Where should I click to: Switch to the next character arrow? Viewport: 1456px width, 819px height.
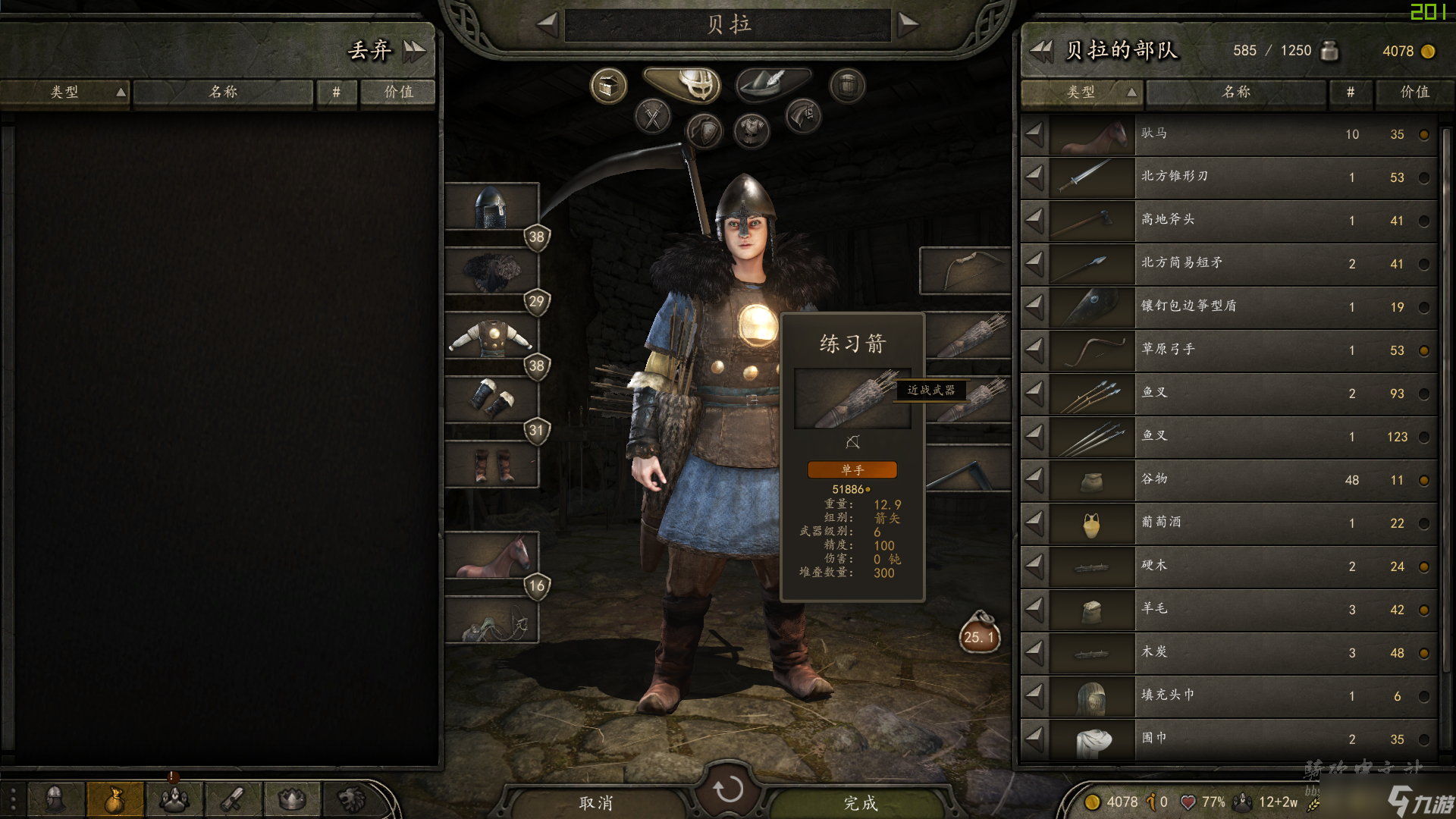pyautogui.click(x=908, y=24)
